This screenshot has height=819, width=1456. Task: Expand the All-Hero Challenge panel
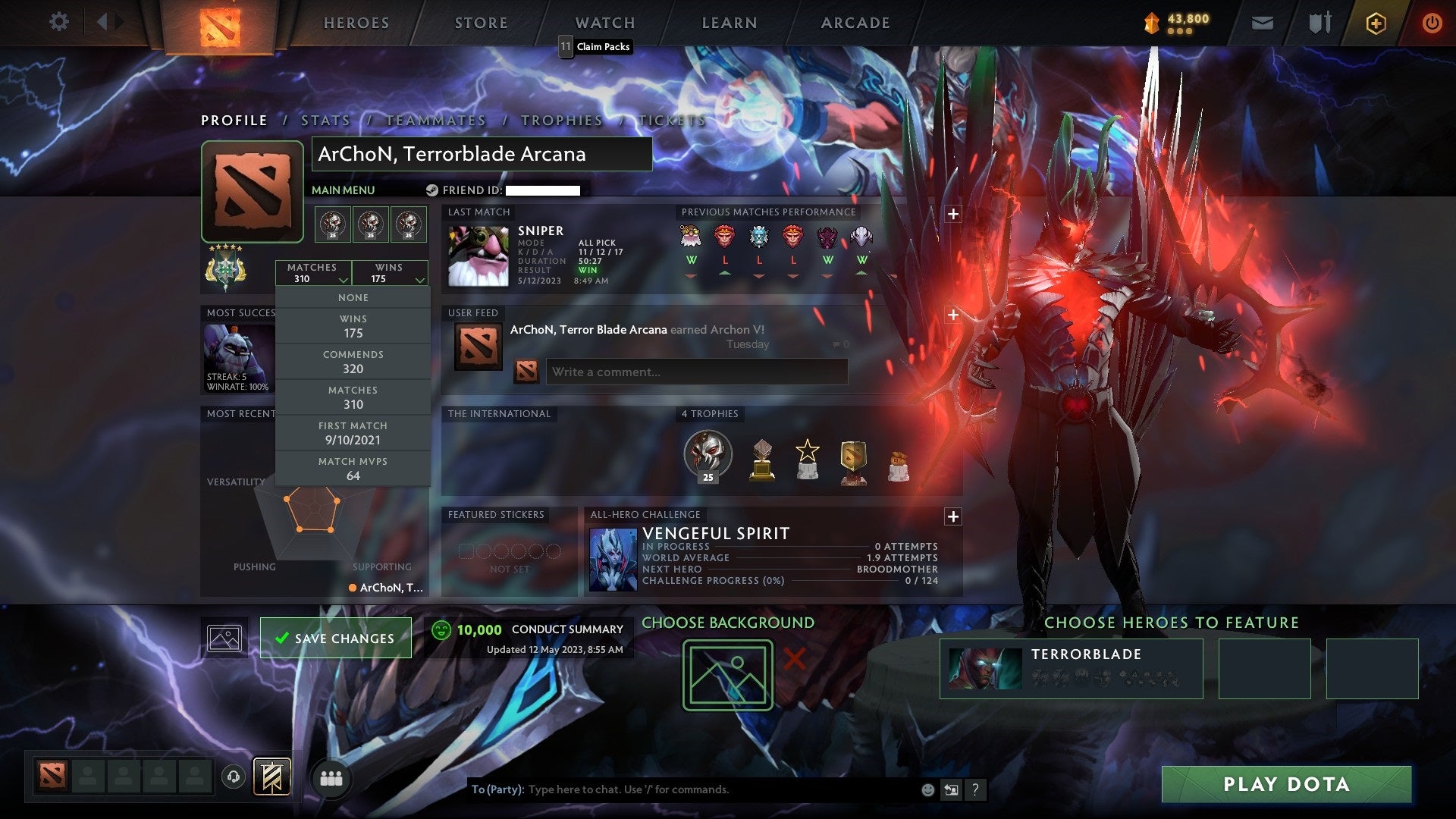tap(952, 516)
